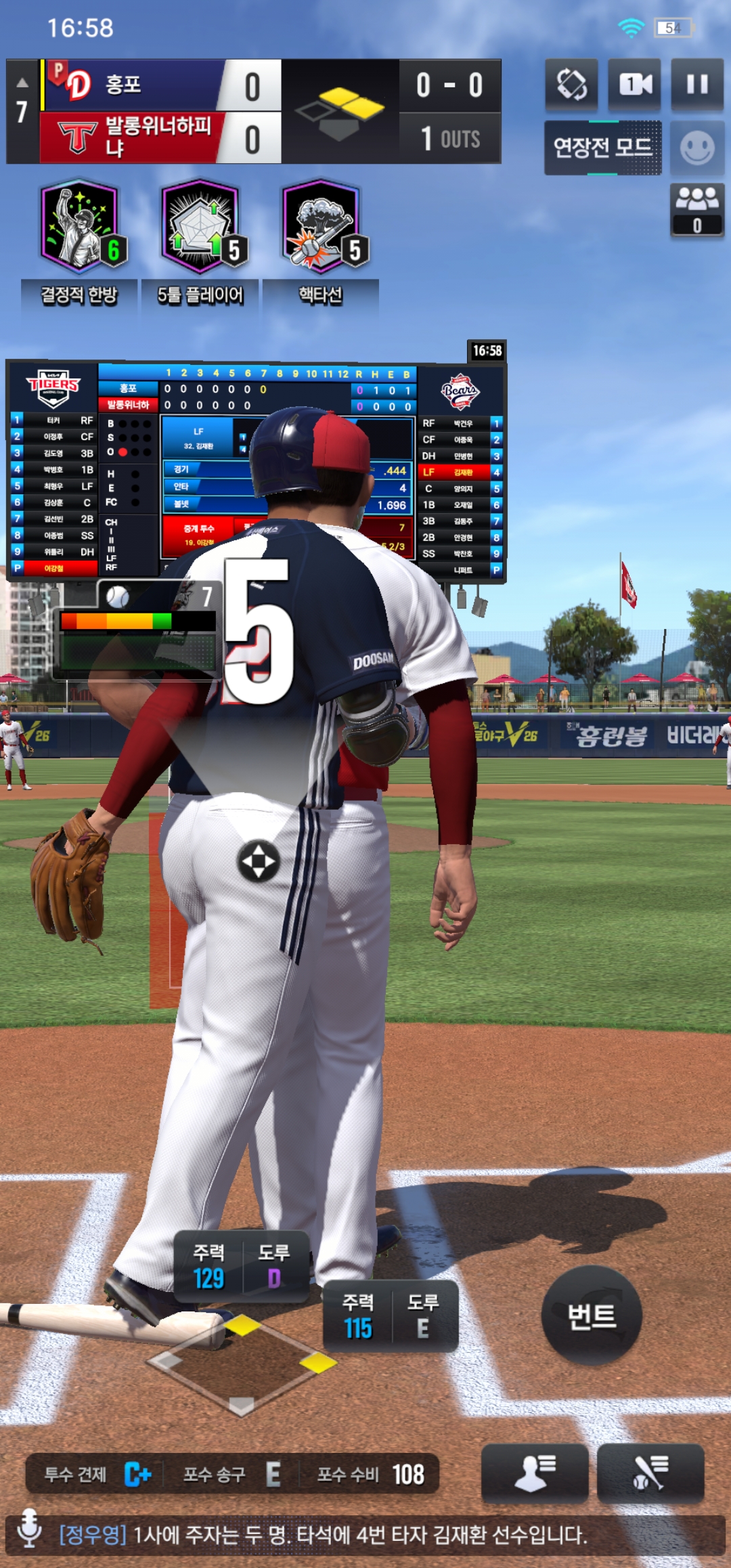Tap the microphone commentary icon
This screenshot has height=1568, width=731.
[29, 1534]
